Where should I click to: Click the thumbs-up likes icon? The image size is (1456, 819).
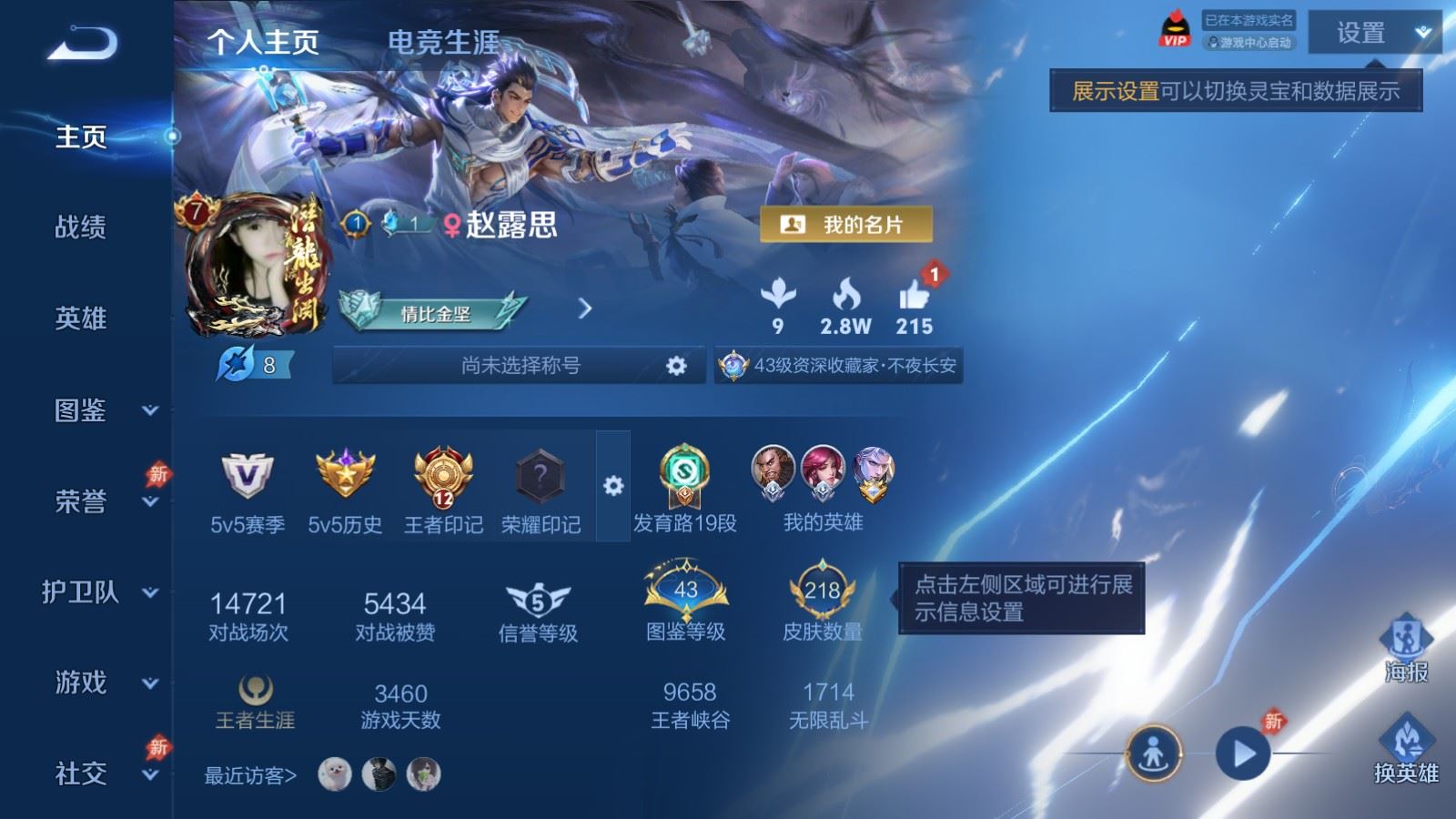(x=914, y=296)
